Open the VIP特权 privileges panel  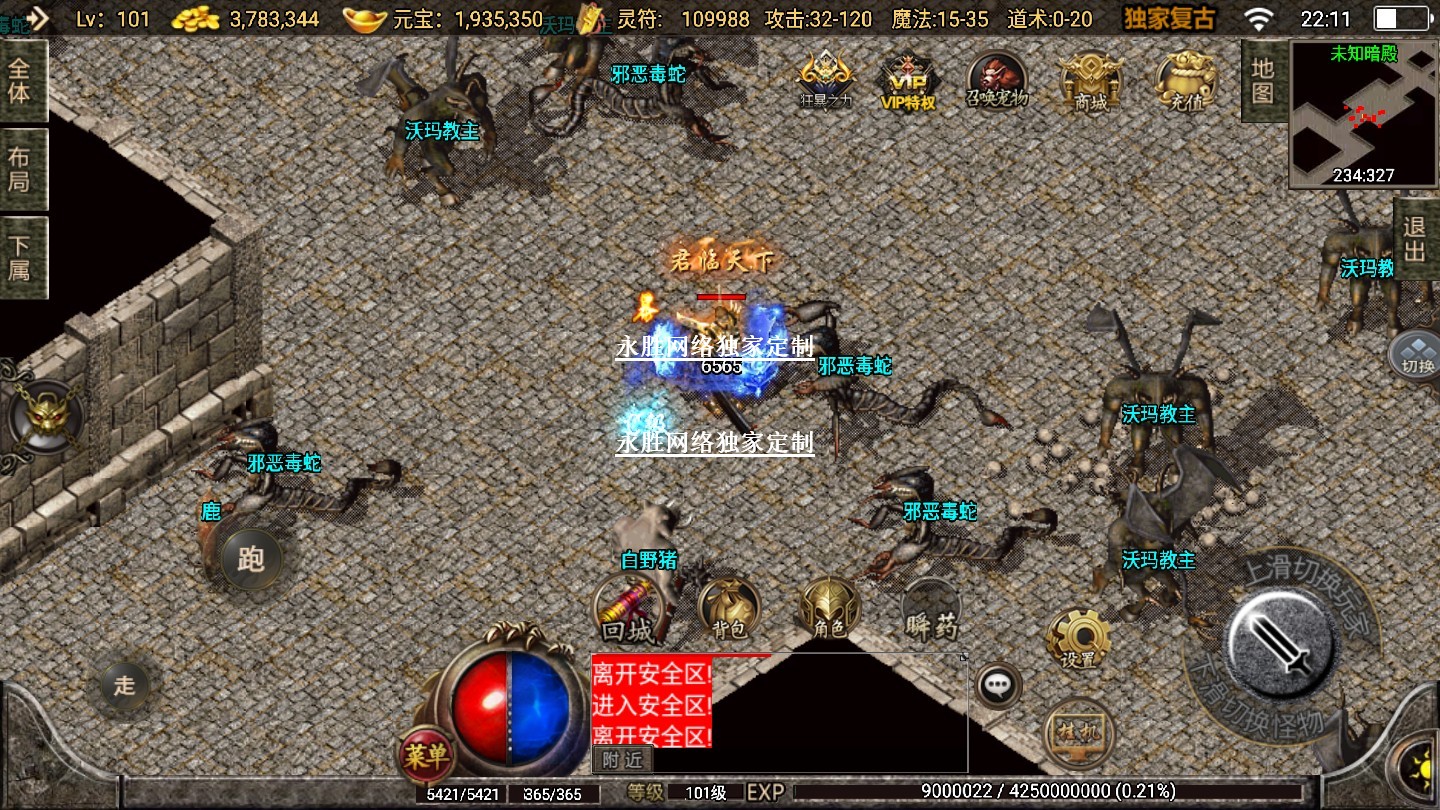[907, 80]
